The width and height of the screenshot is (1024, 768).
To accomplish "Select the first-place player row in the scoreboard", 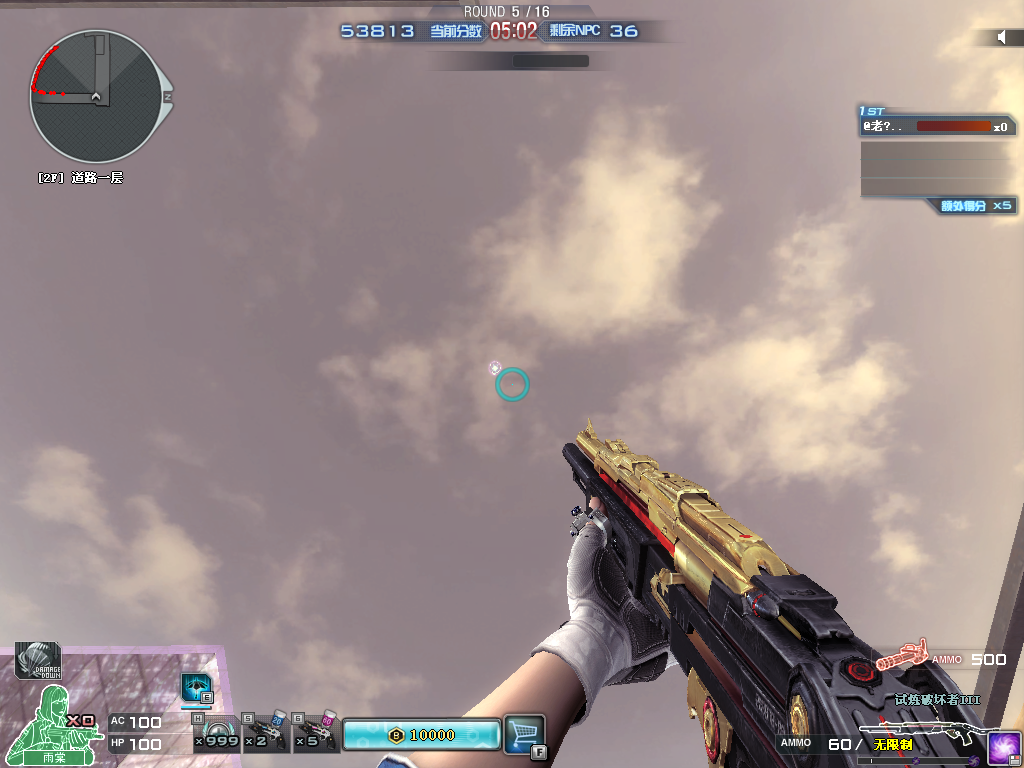I will (x=937, y=127).
